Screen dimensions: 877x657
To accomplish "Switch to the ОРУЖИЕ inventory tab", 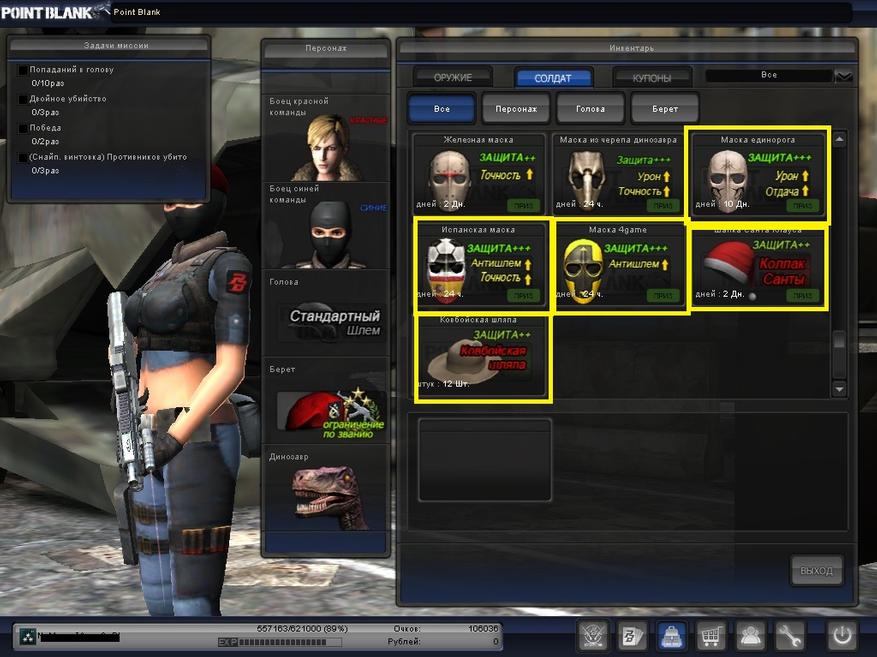I will (453, 77).
